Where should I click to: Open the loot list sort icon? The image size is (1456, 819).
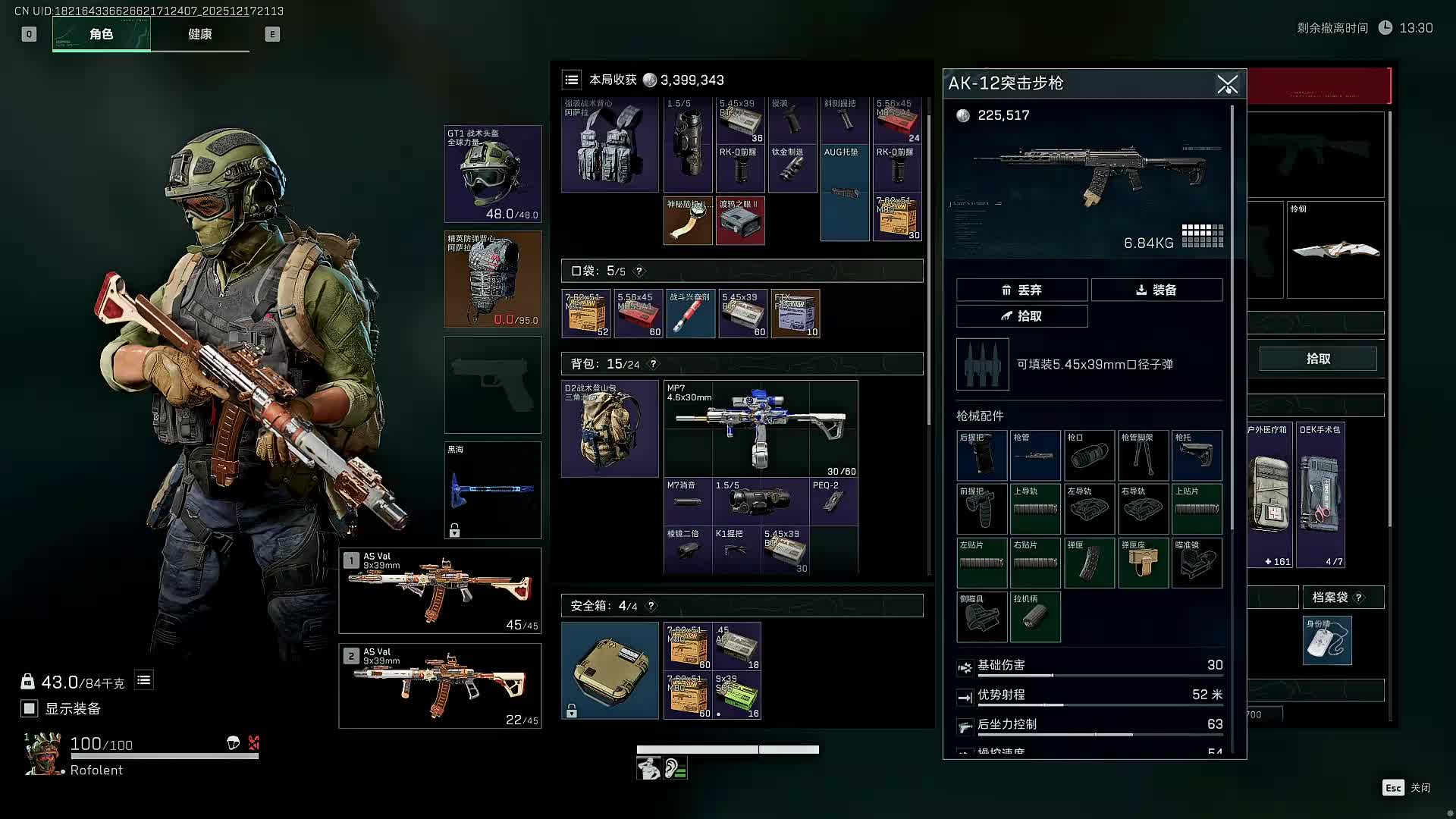[x=572, y=80]
